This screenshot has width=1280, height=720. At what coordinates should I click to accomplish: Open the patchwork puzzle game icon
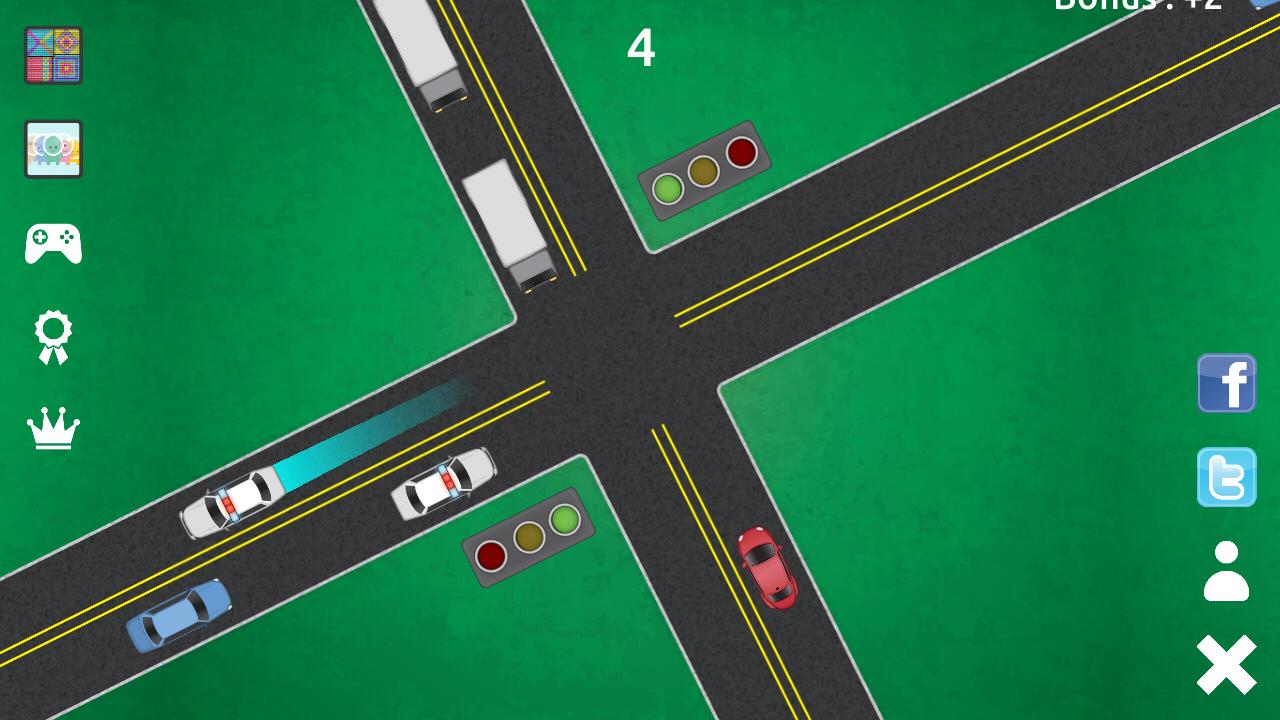[52, 55]
